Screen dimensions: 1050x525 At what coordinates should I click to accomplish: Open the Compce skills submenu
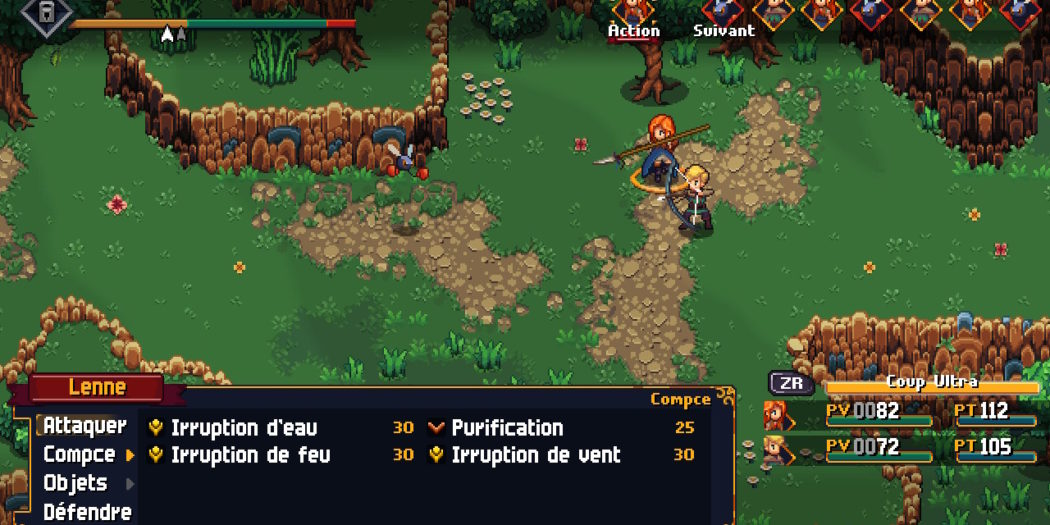[x=79, y=455]
